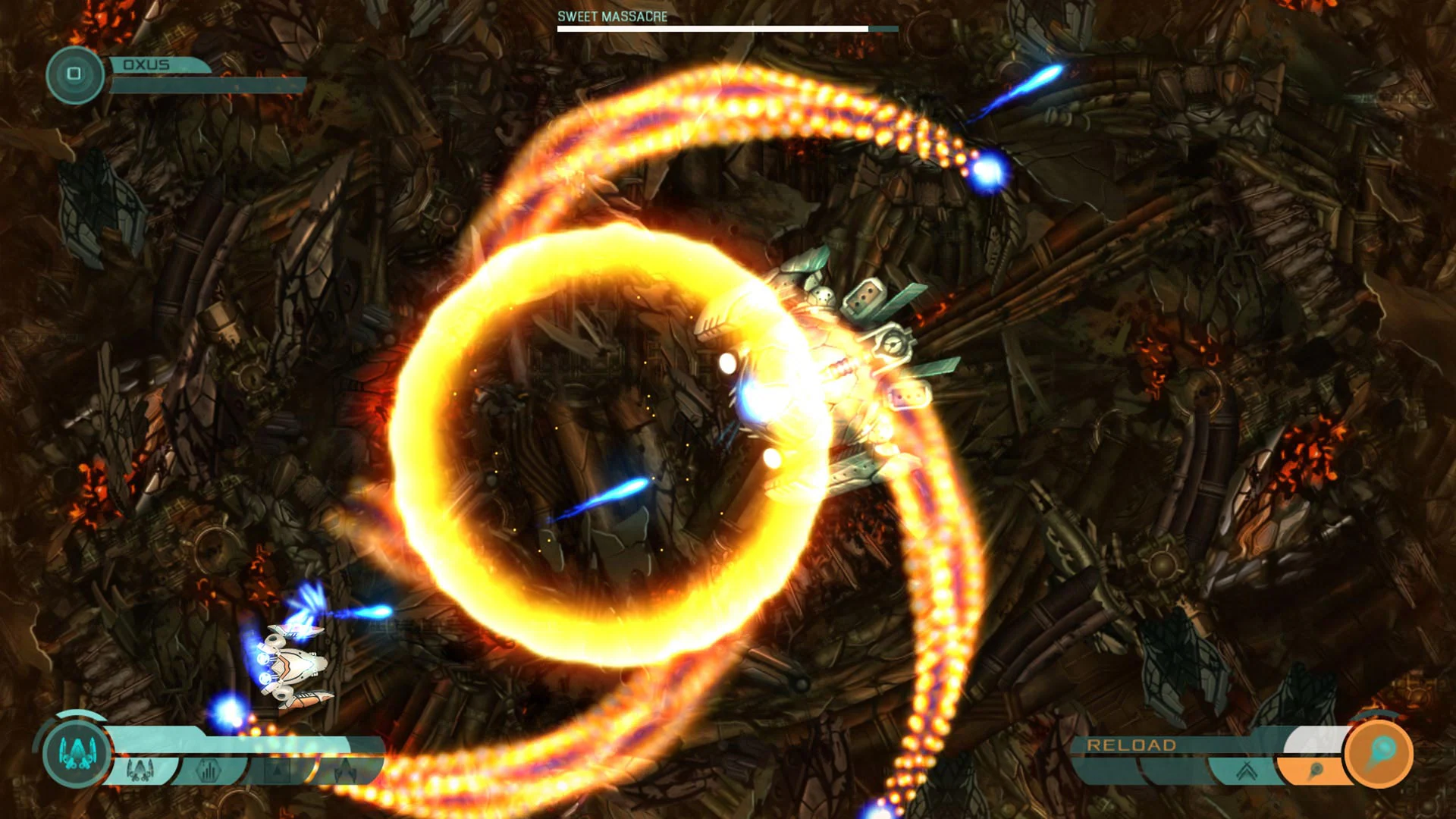
Task: Select the small torpedo charge icon
Action: tap(1317, 770)
